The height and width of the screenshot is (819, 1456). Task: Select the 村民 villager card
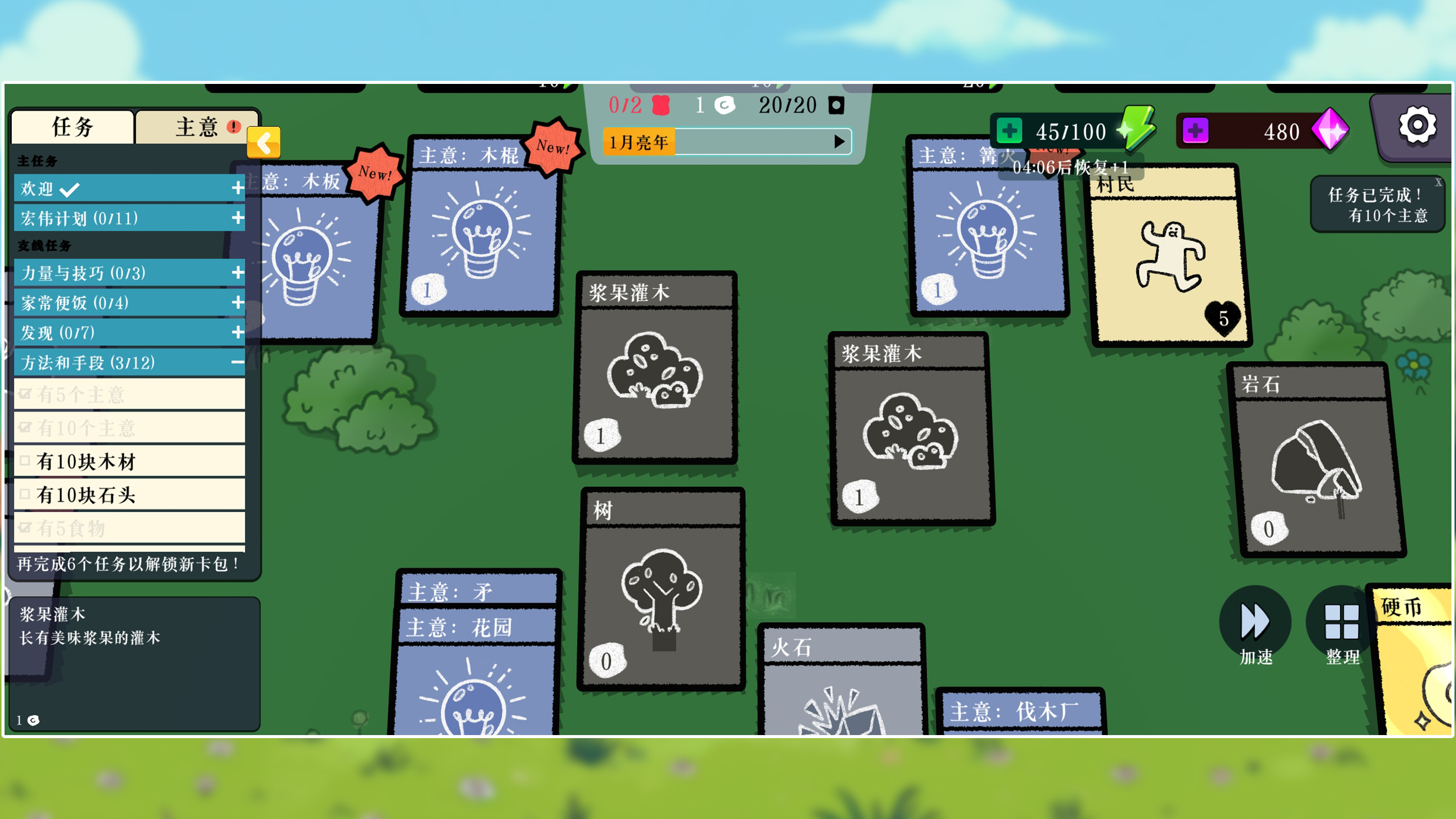[x=1168, y=260]
